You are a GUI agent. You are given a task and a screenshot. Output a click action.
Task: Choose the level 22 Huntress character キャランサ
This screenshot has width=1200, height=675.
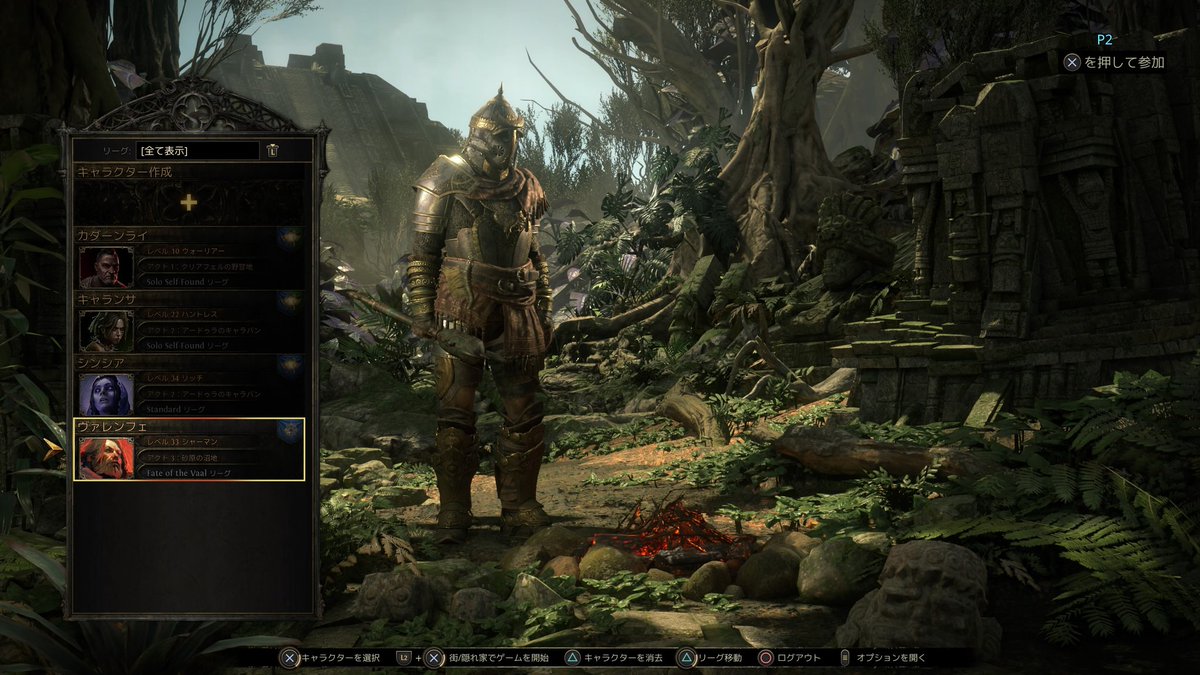pos(189,322)
